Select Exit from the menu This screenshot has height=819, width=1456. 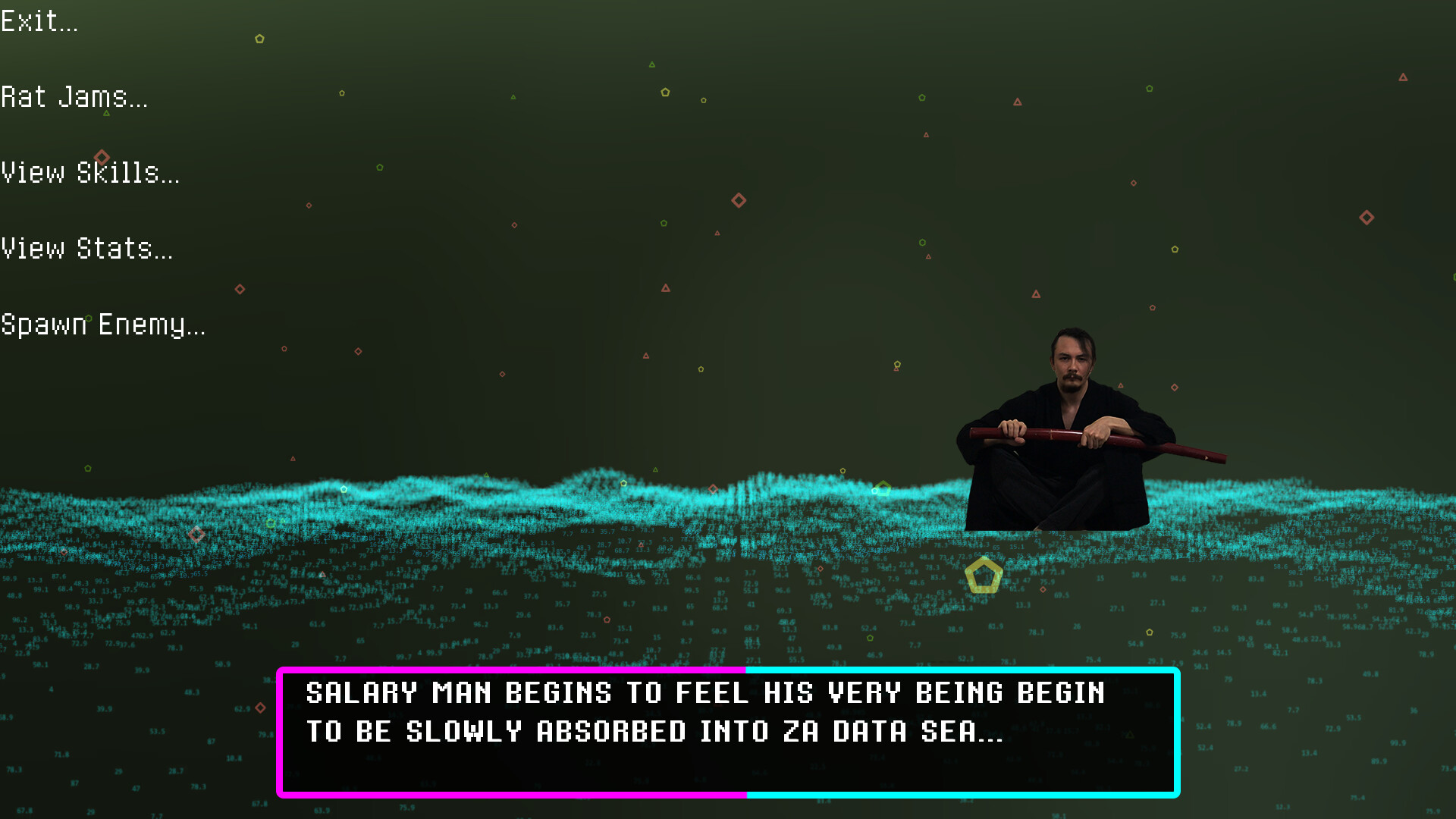pos(39,20)
